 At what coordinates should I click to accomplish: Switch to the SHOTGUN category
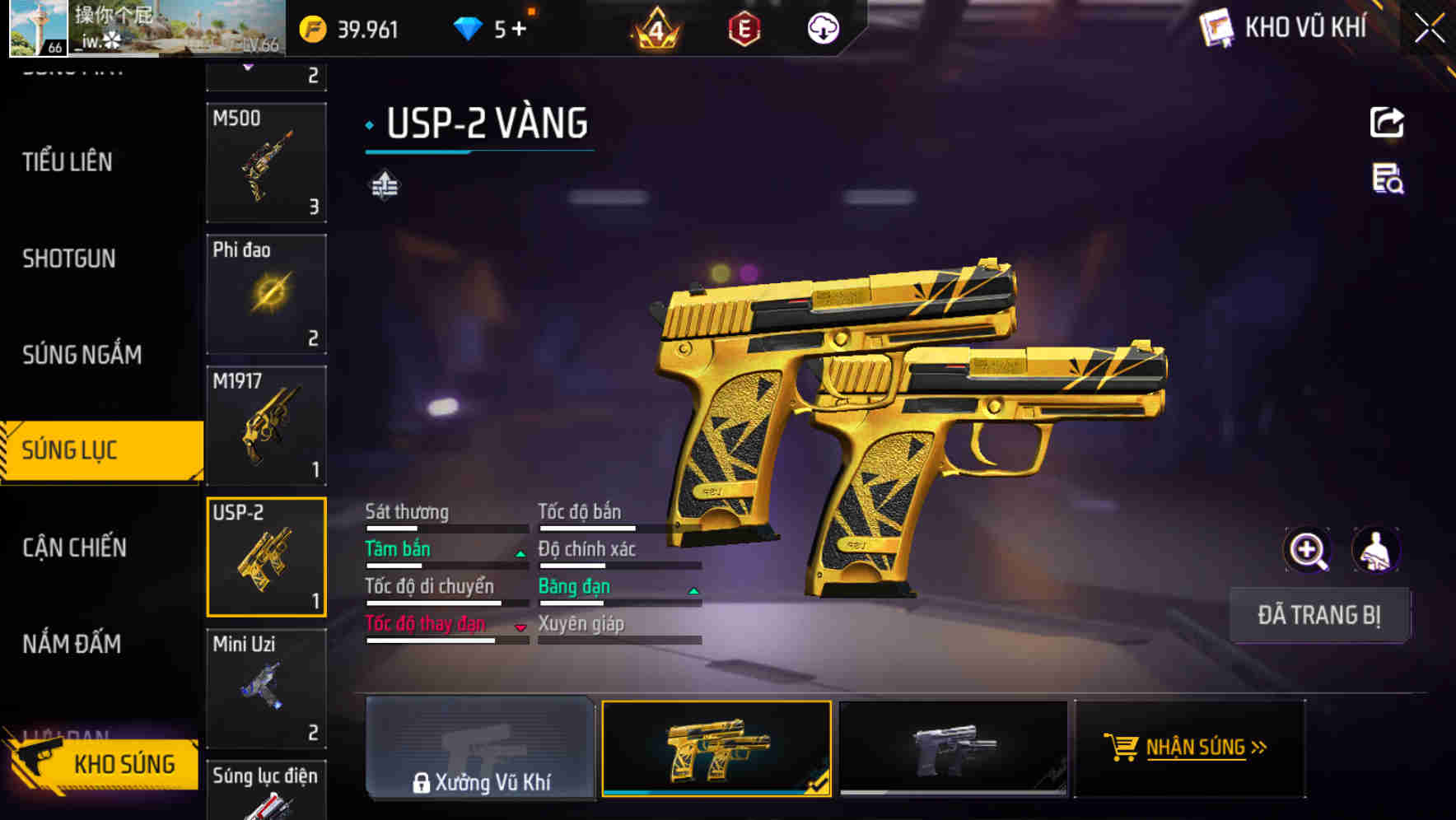[69, 259]
